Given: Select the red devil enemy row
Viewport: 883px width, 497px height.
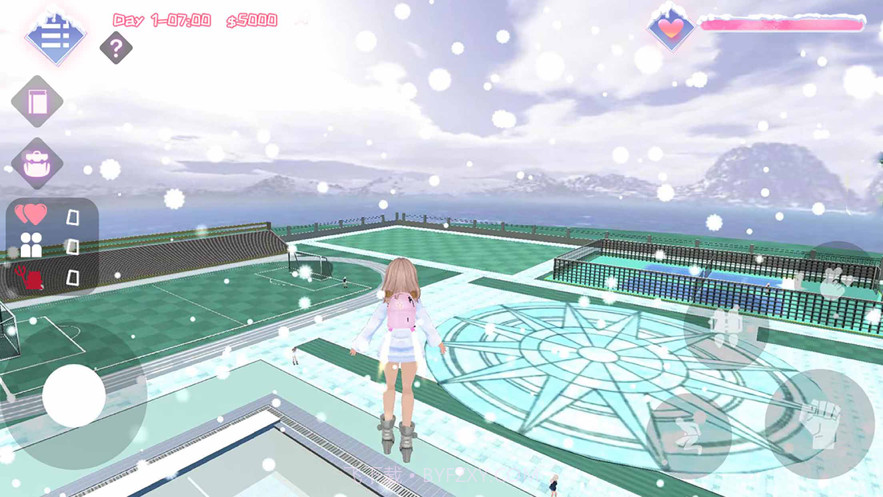Looking at the screenshot, I should [x=52, y=277].
